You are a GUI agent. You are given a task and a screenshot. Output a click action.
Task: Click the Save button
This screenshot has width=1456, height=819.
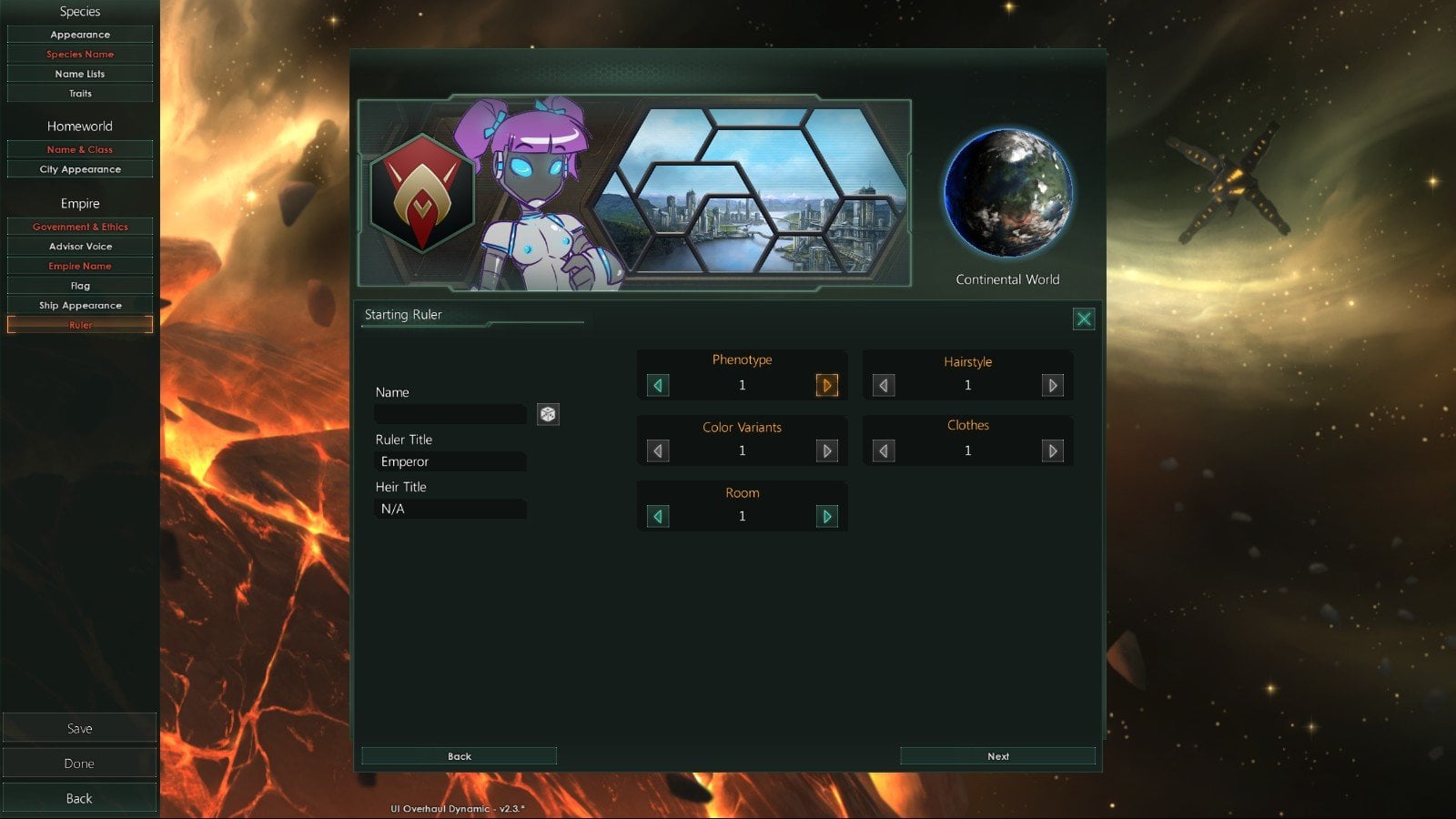click(x=80, y=728)
